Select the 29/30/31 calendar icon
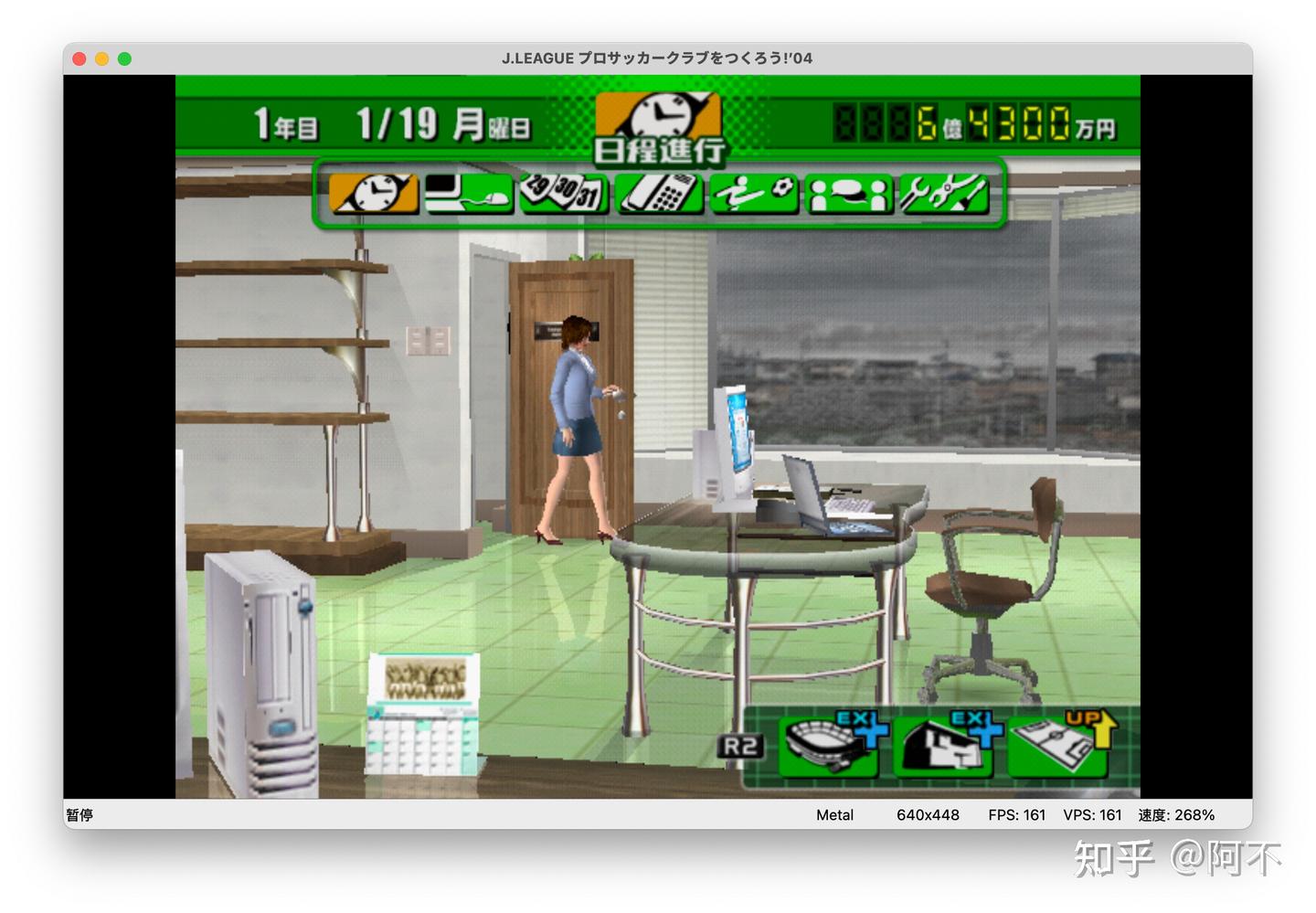 [564, 193]
